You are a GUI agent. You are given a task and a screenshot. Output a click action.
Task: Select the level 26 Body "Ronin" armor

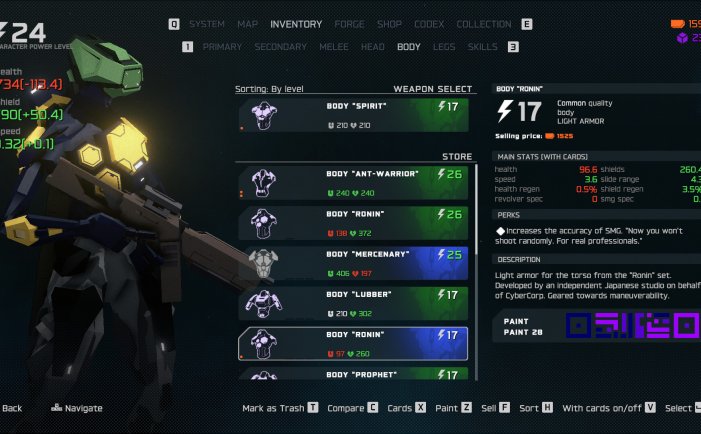click(353, 222)
